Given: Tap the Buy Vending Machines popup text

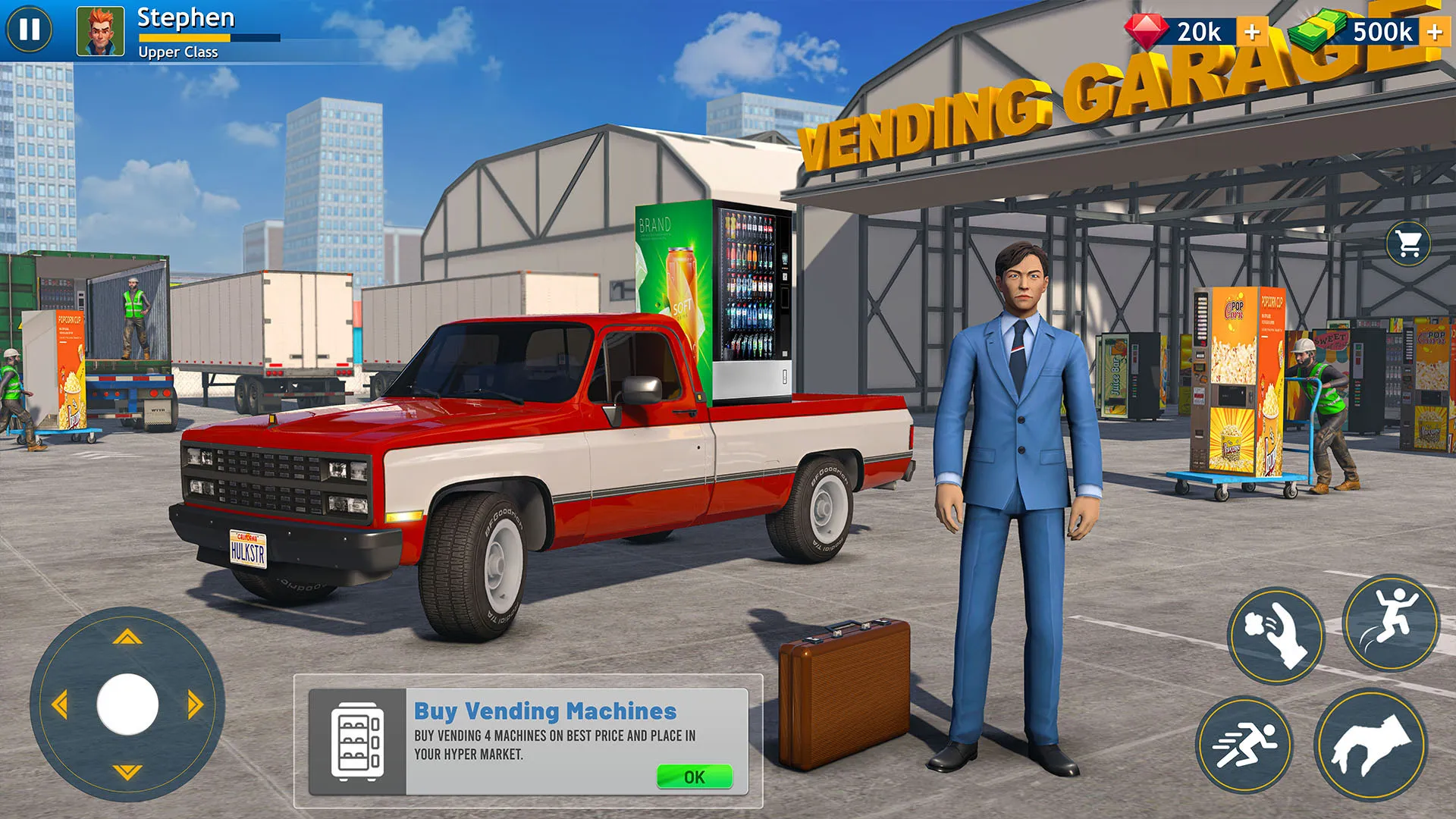Looking at the screenshot, I should coord(543,711).
